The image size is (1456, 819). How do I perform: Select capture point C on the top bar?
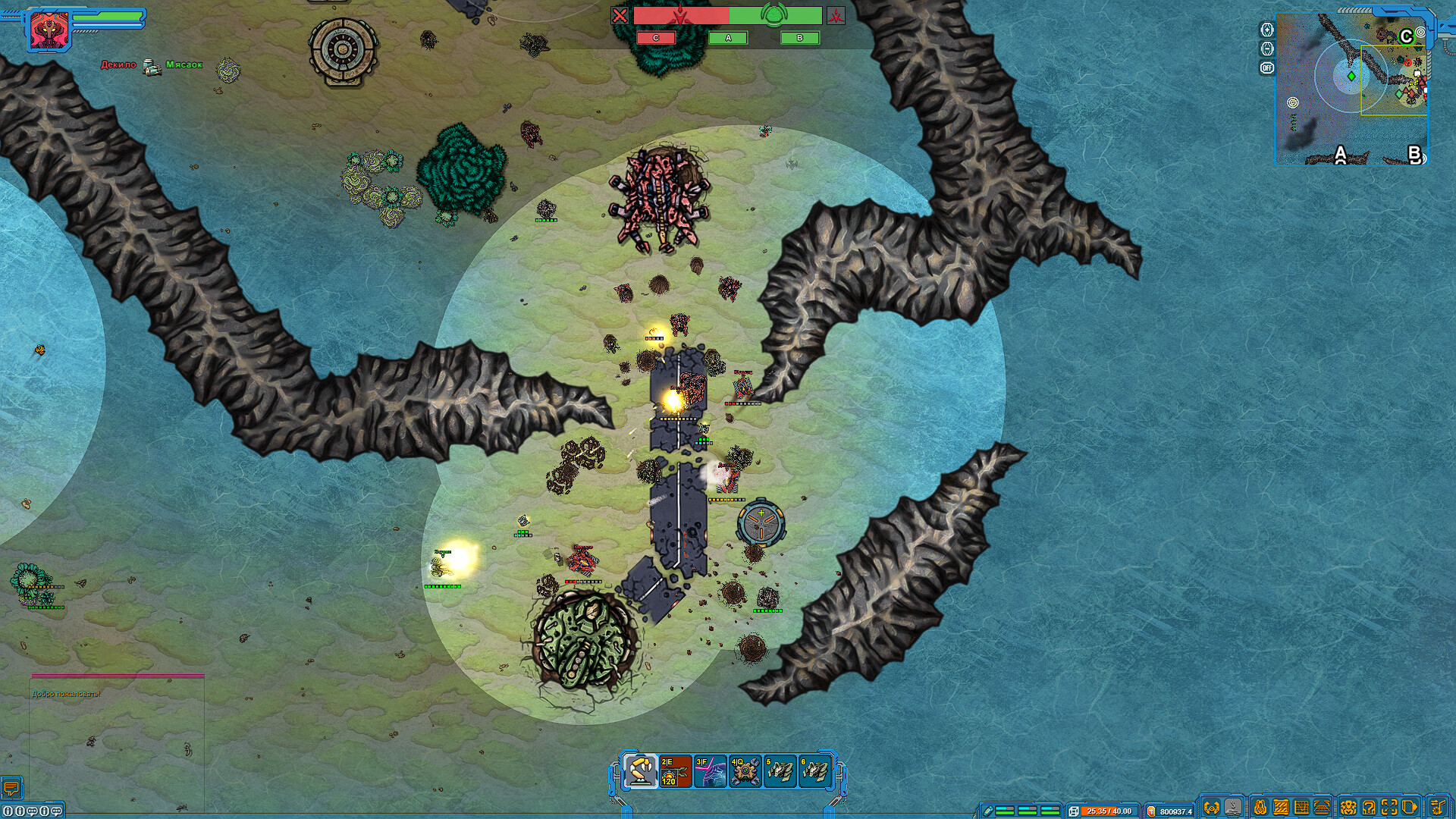tap(657, 36)
